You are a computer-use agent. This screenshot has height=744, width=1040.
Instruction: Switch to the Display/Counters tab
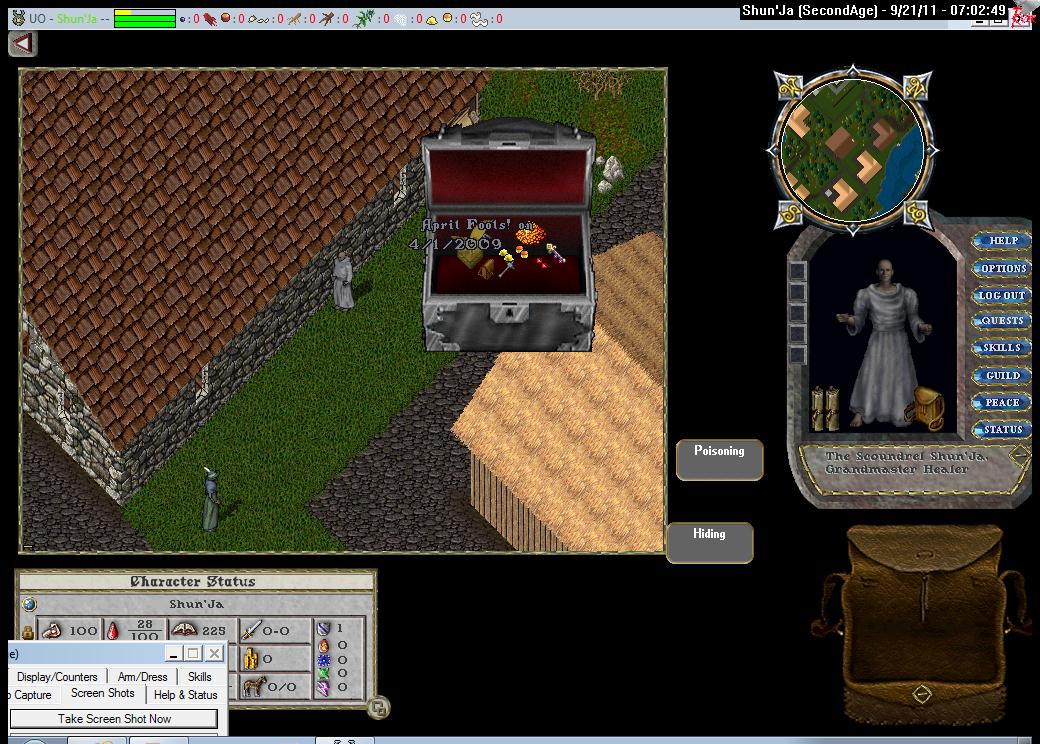tap(57, 677)
